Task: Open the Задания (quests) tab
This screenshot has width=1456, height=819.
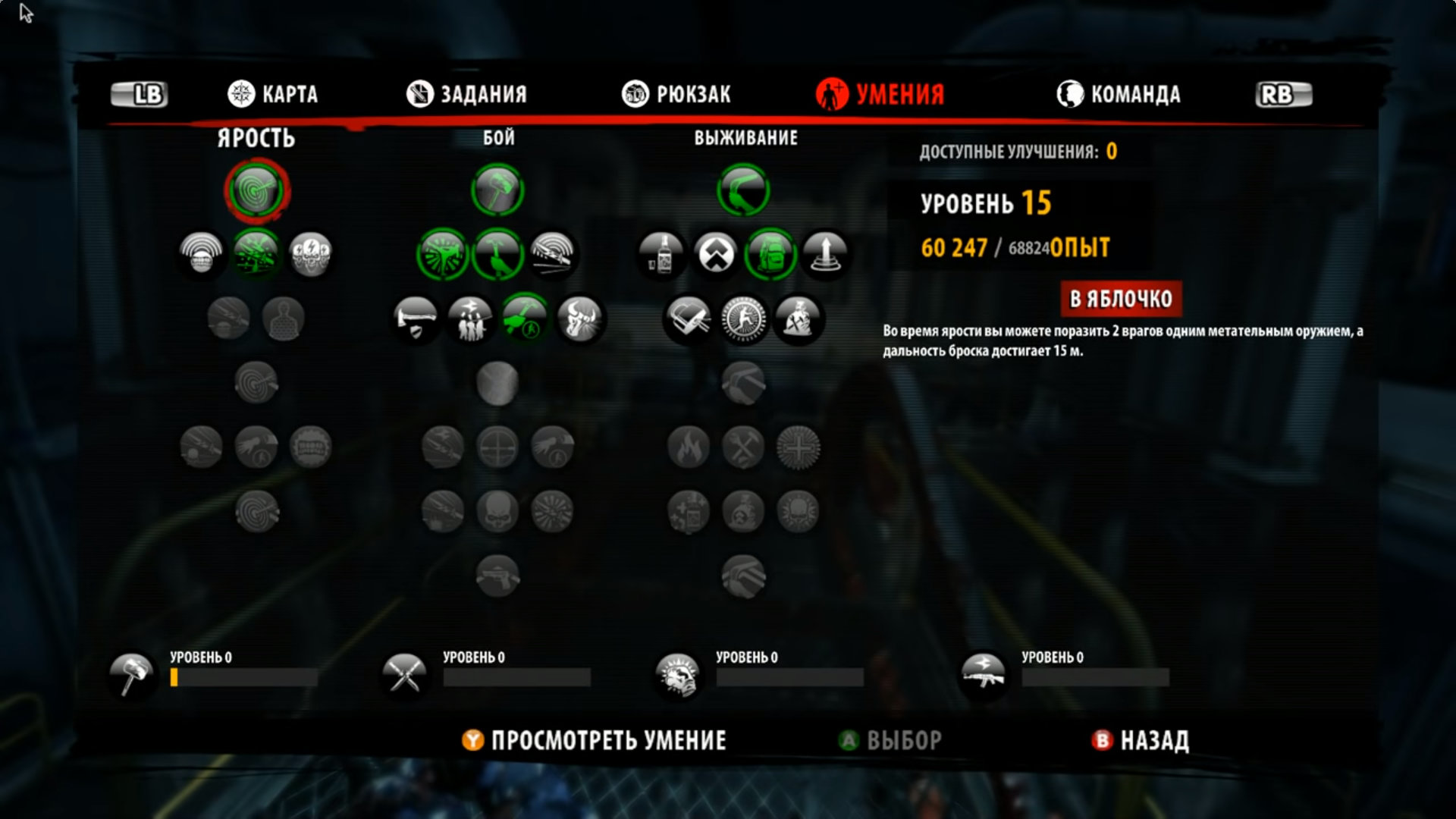Action: (x=466, y=94)
